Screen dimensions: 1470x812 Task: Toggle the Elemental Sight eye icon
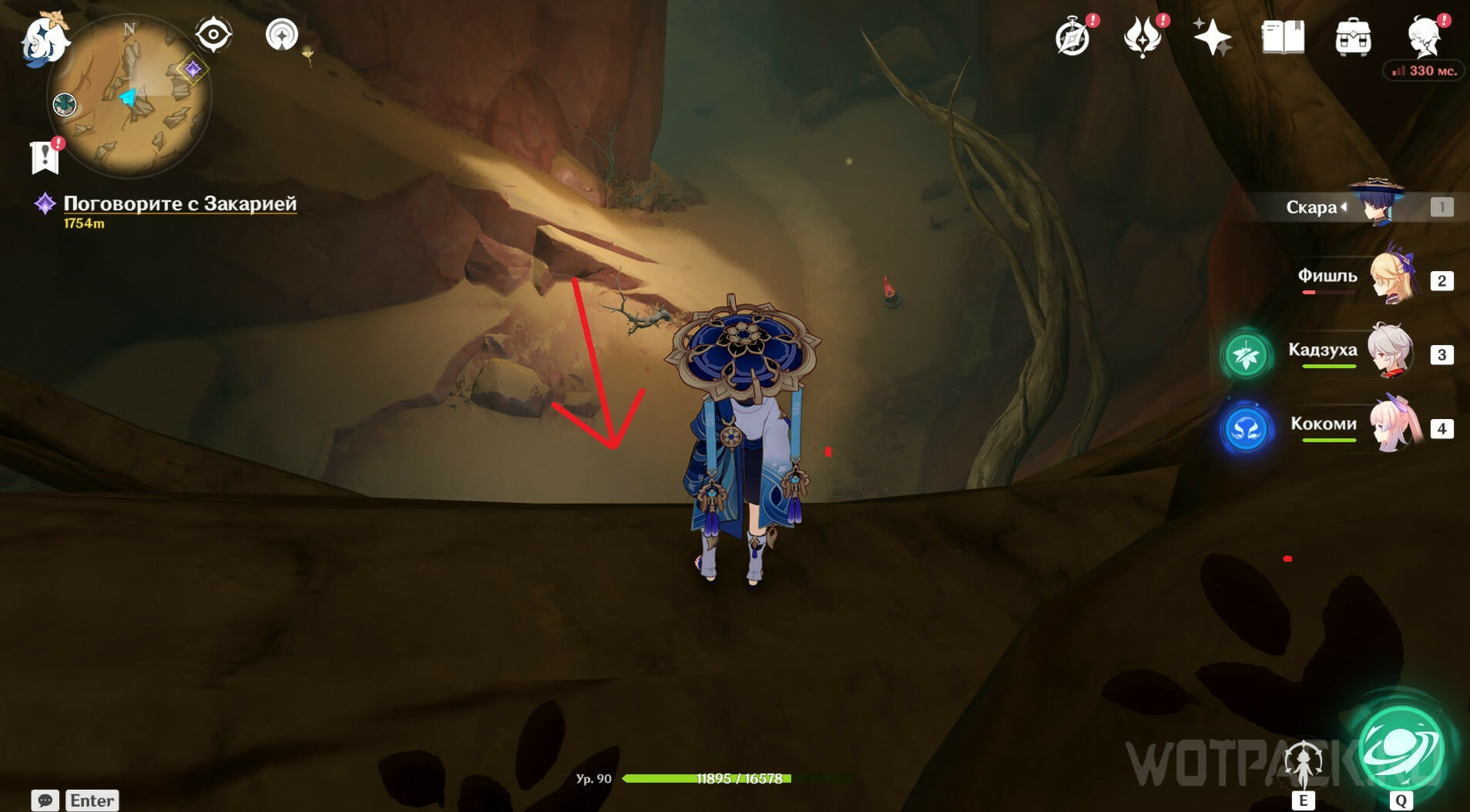click(x=213, y=35)
